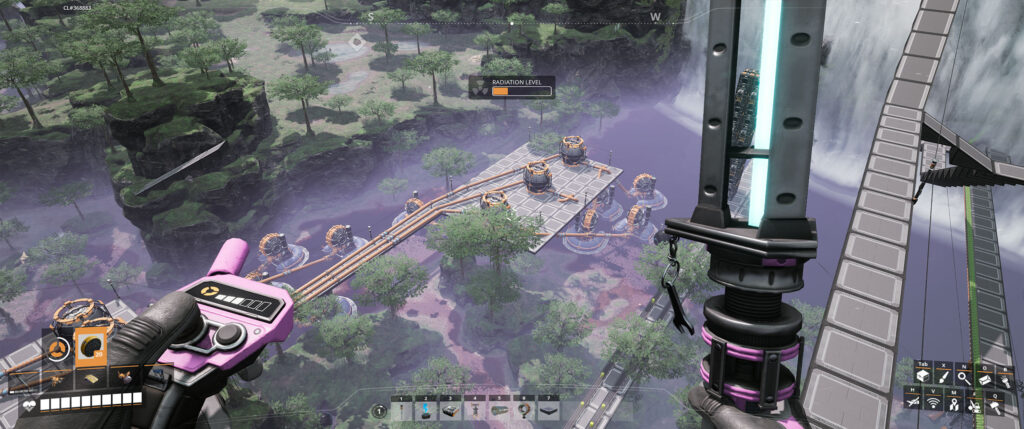This screenshot has height=429, width=1024.
Task: Select the orange machine in hotbar slot 3
Action: click(452, 410)
